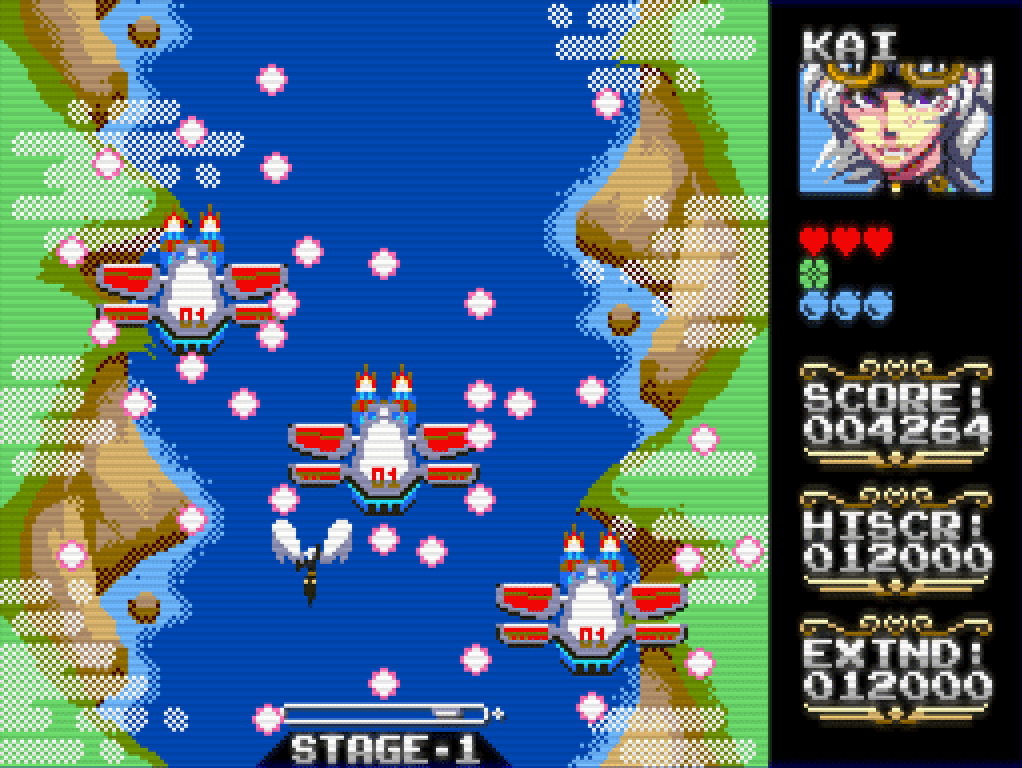
Task: Click Kai's character portrait
Action: click(896, 126)
